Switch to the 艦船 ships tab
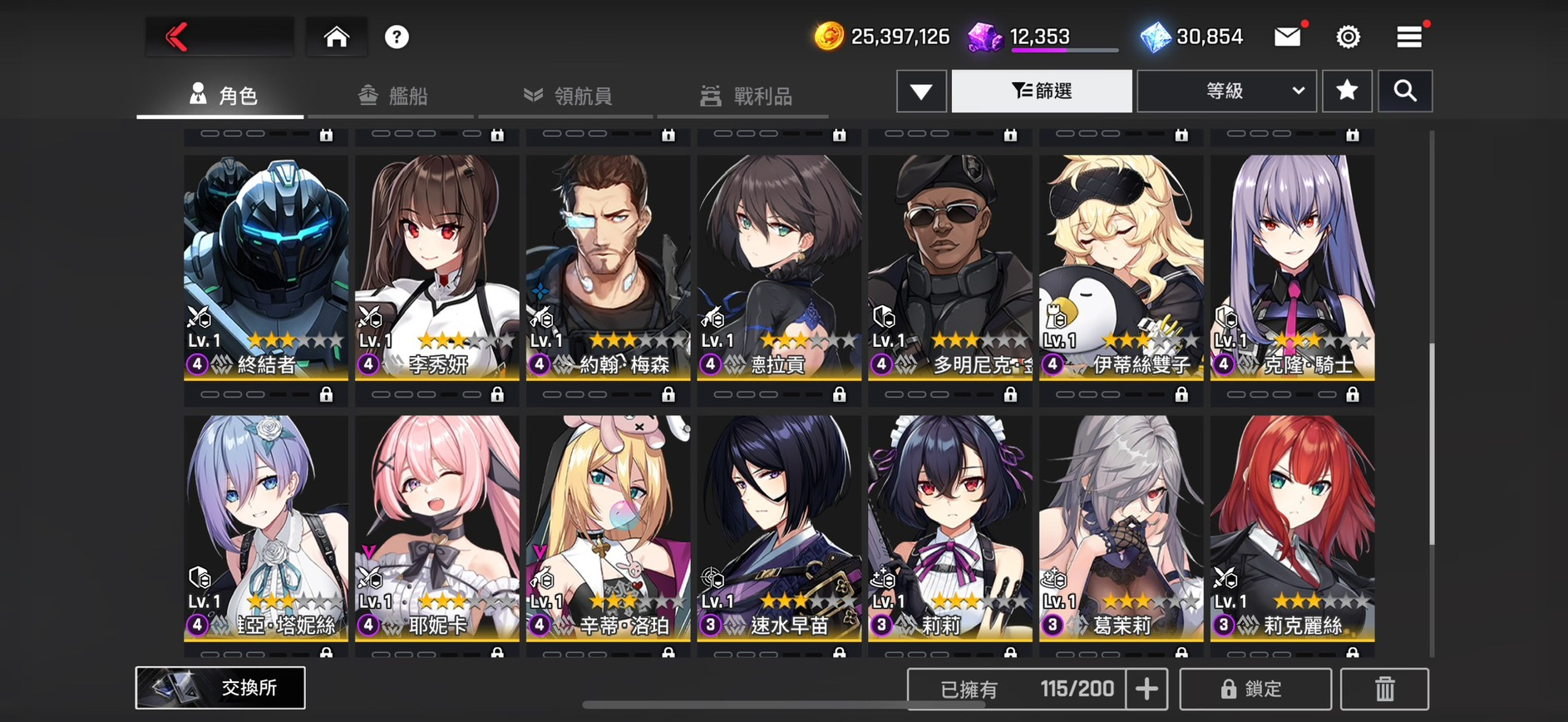 tap(393, 96)
